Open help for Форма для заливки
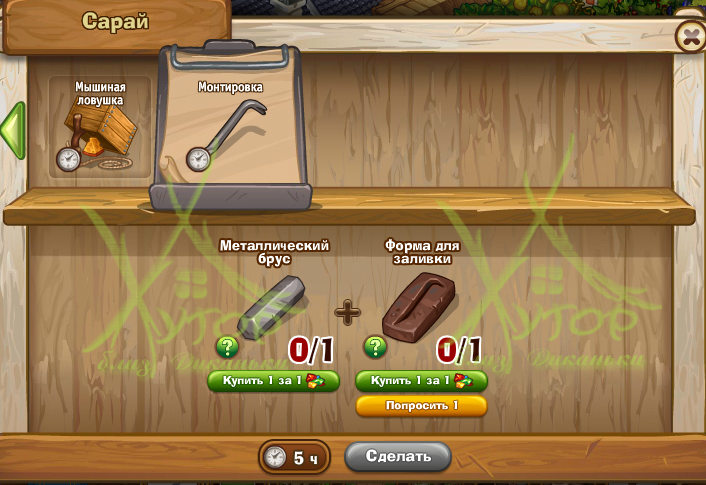Screen dimensions: 706x485 (375, 347)
